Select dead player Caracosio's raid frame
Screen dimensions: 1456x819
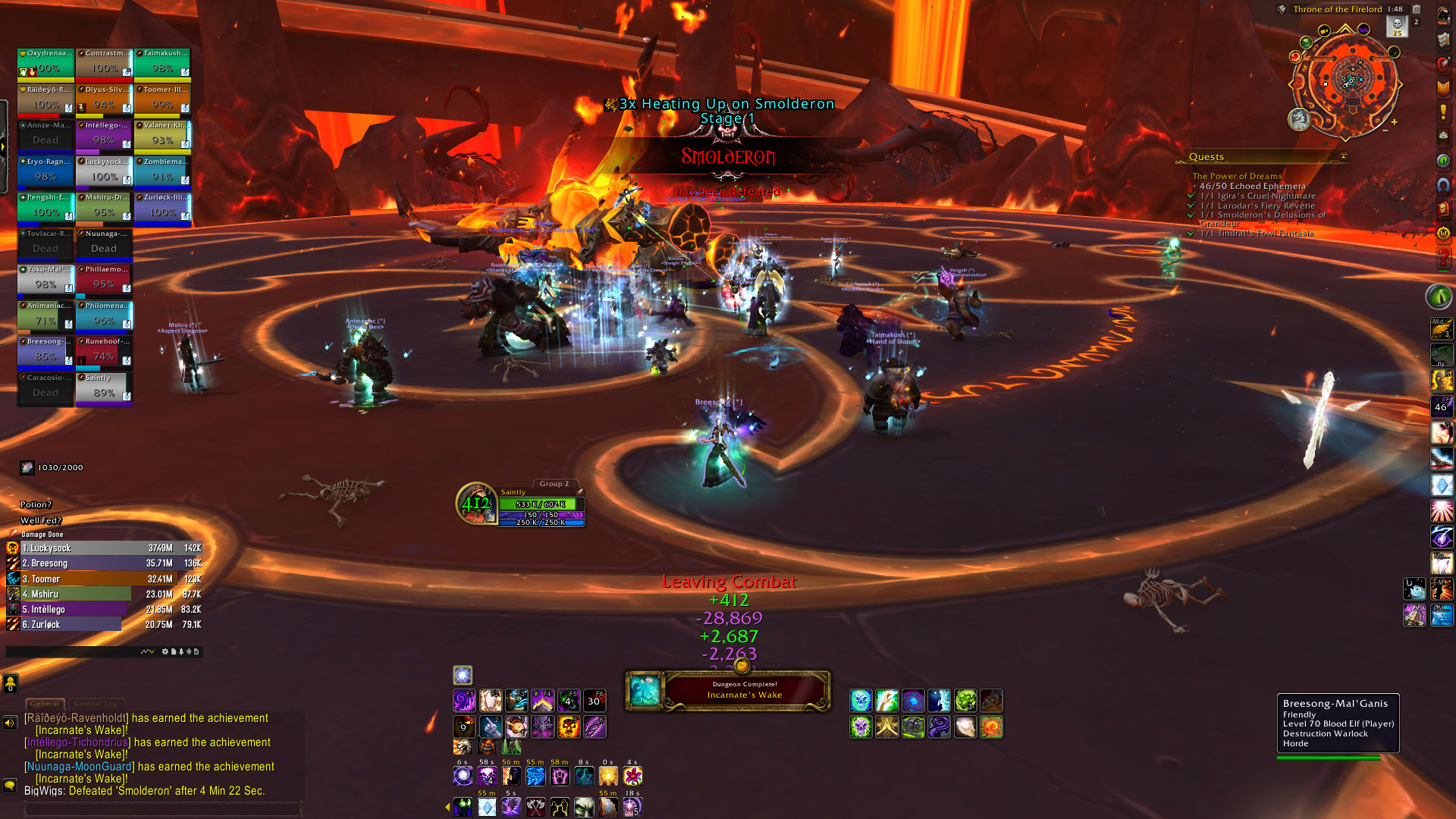coord(45,388)
